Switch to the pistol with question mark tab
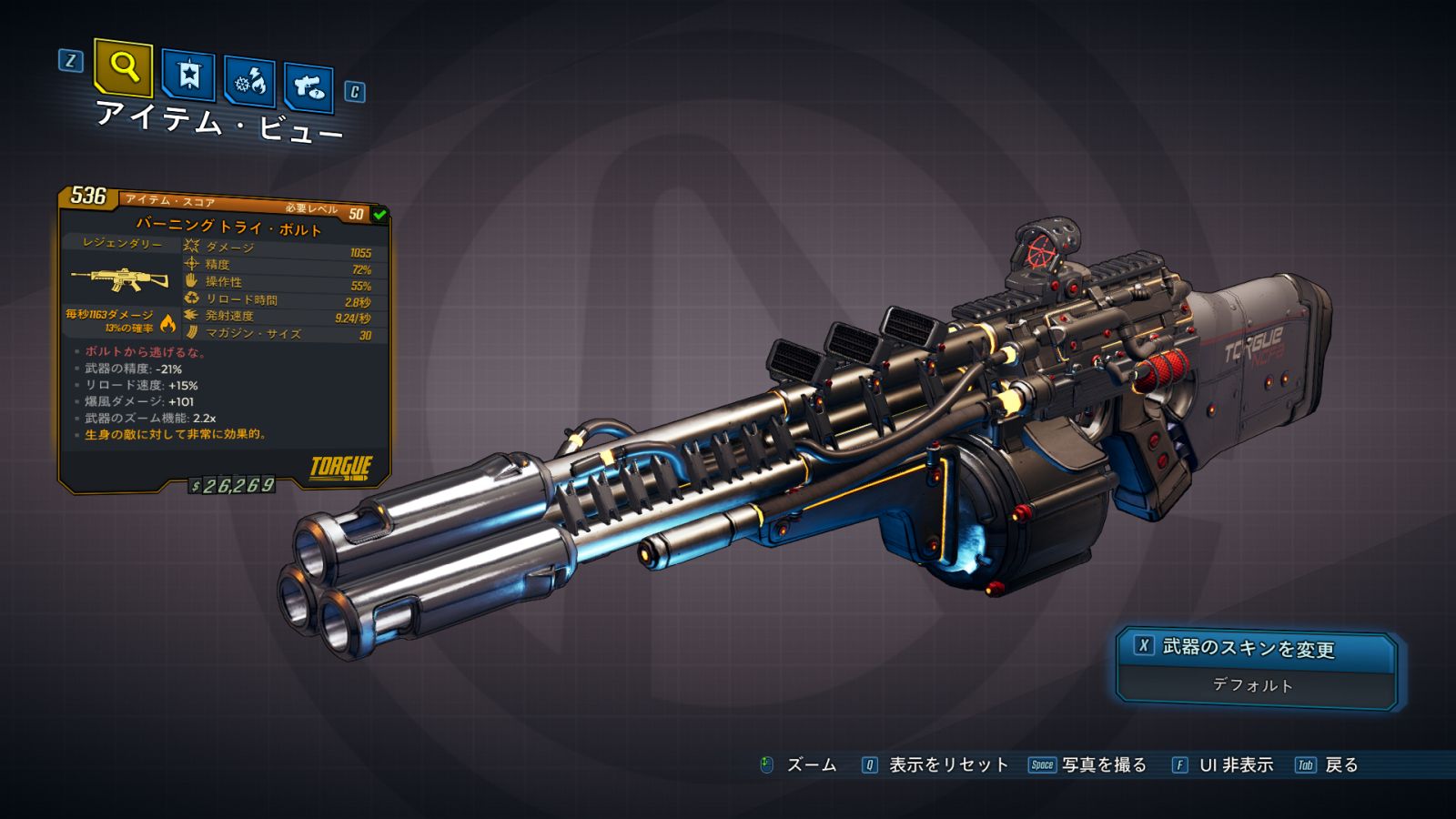This screenshot has width=1456, height=819. (x=308, y=86)
